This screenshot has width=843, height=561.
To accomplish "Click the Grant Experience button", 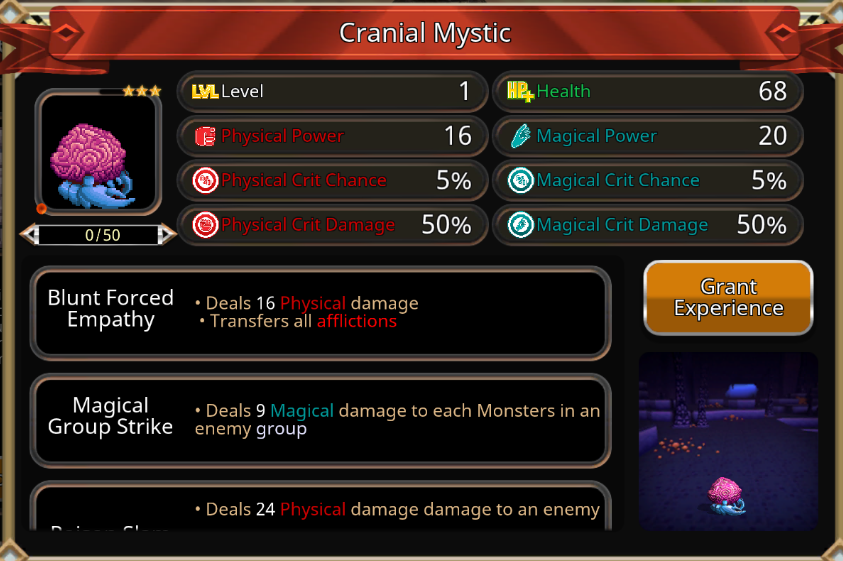I will point(728,298).
